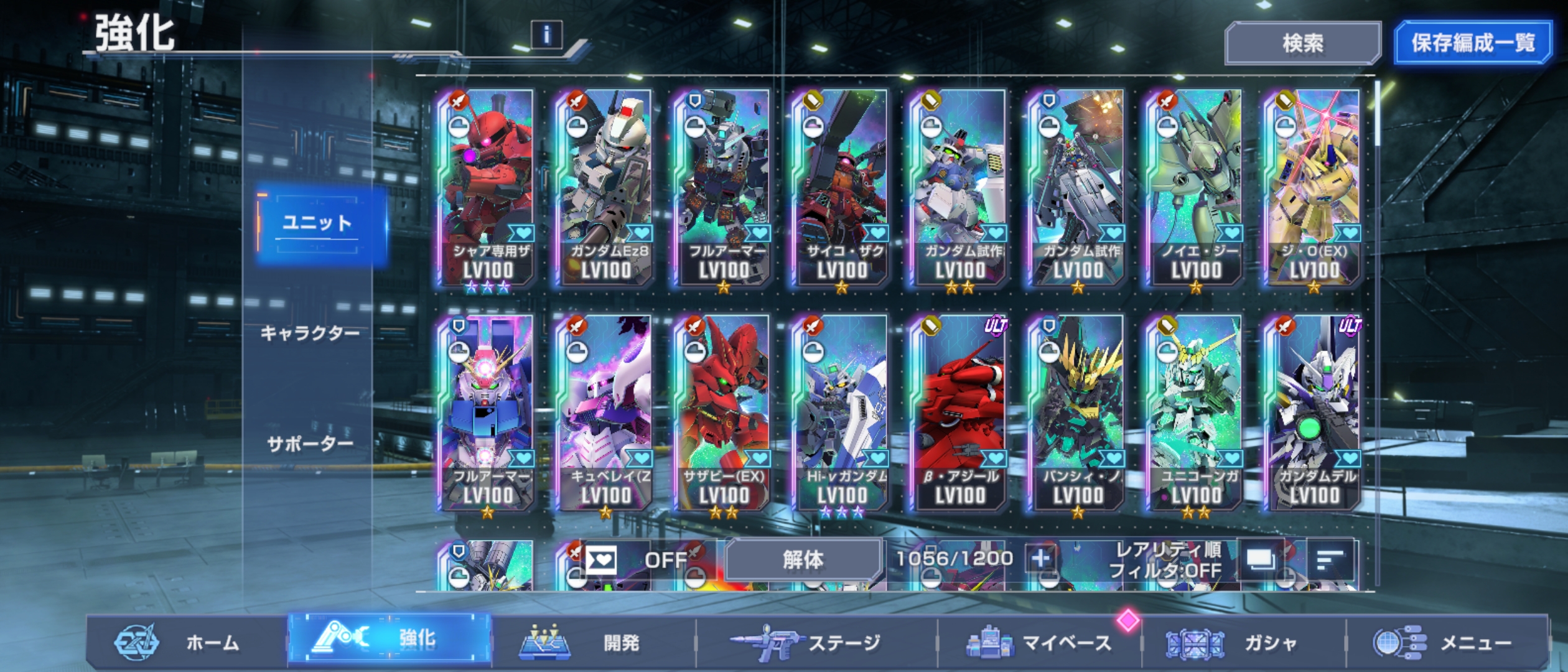Switch to the キャラクター tab
Screen dimensions: 1568x672
point(309,334)
